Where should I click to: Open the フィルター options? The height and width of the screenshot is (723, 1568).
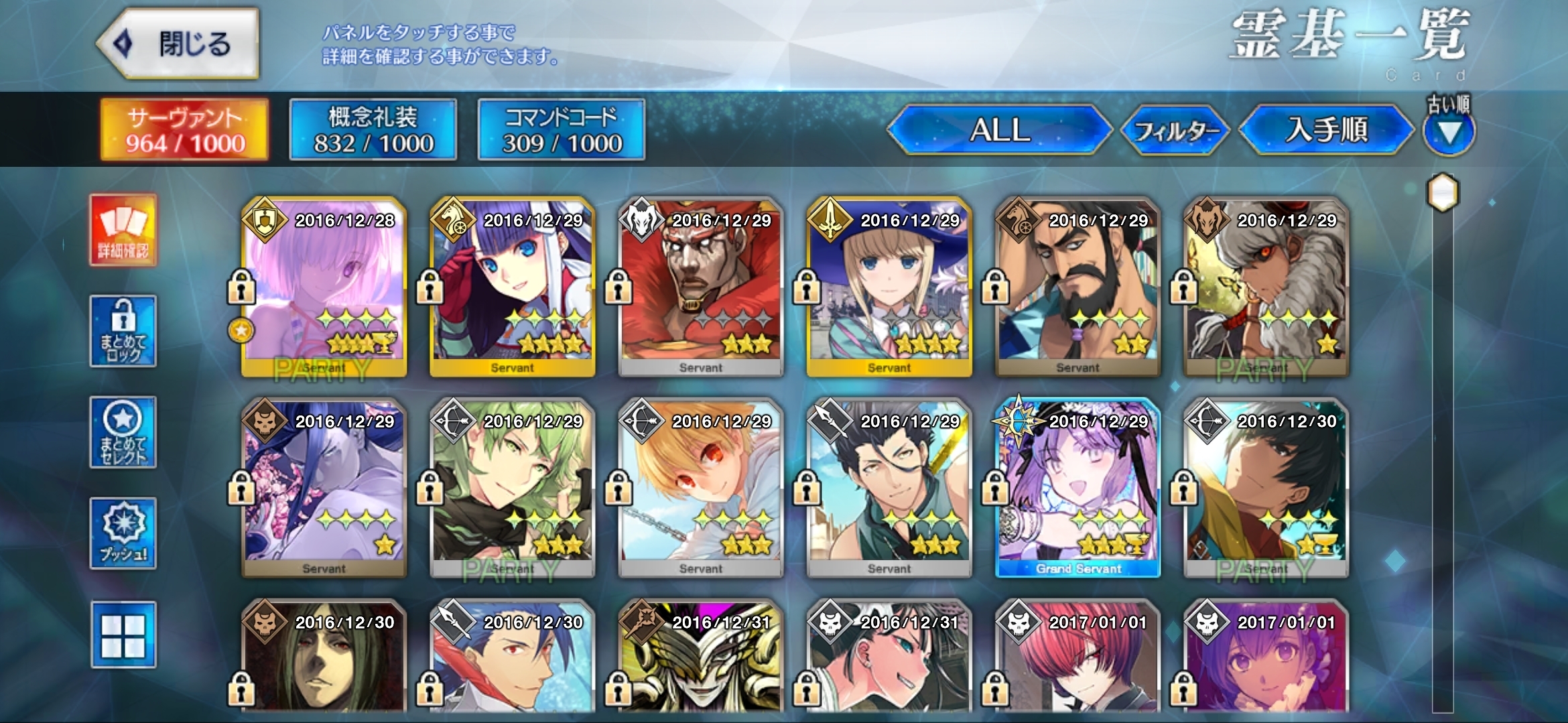pos(1176,130)
